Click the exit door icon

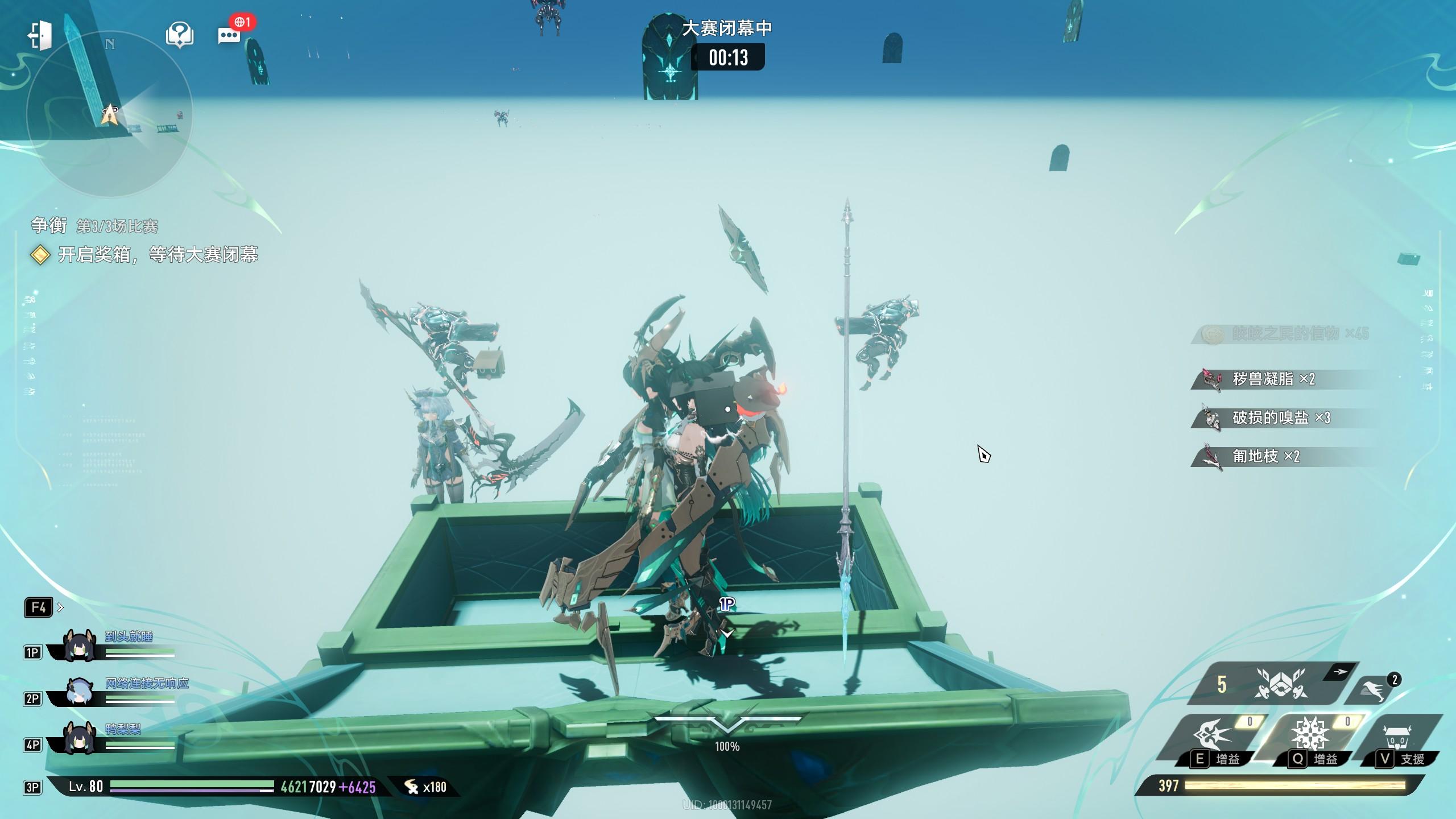pyautogui.click(x=40, y=35)
